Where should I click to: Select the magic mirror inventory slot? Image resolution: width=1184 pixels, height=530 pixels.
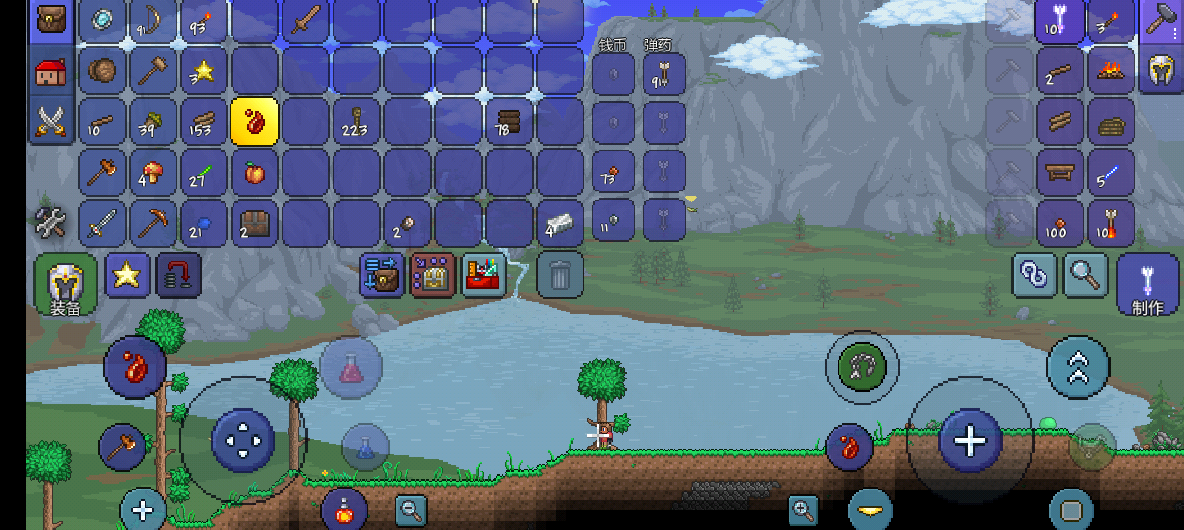tap(102, 21)
